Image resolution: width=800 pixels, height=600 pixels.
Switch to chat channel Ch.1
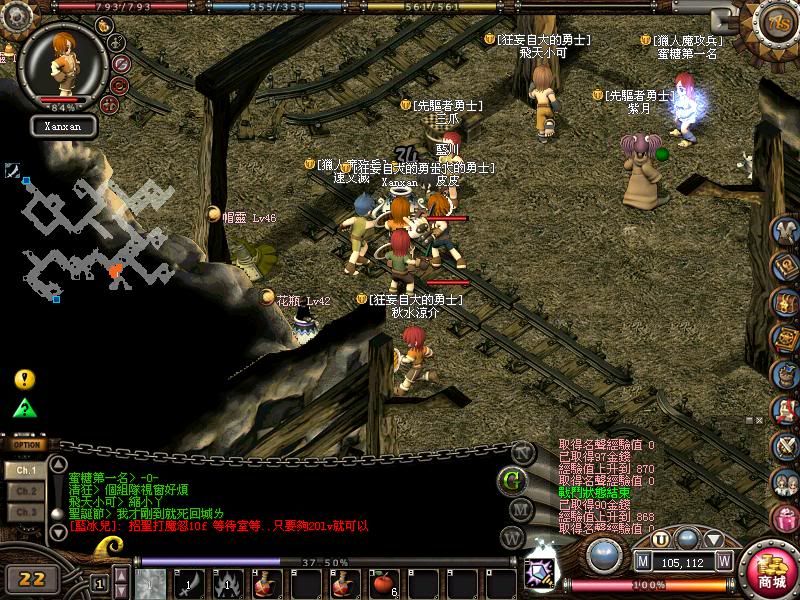[26, 469]
